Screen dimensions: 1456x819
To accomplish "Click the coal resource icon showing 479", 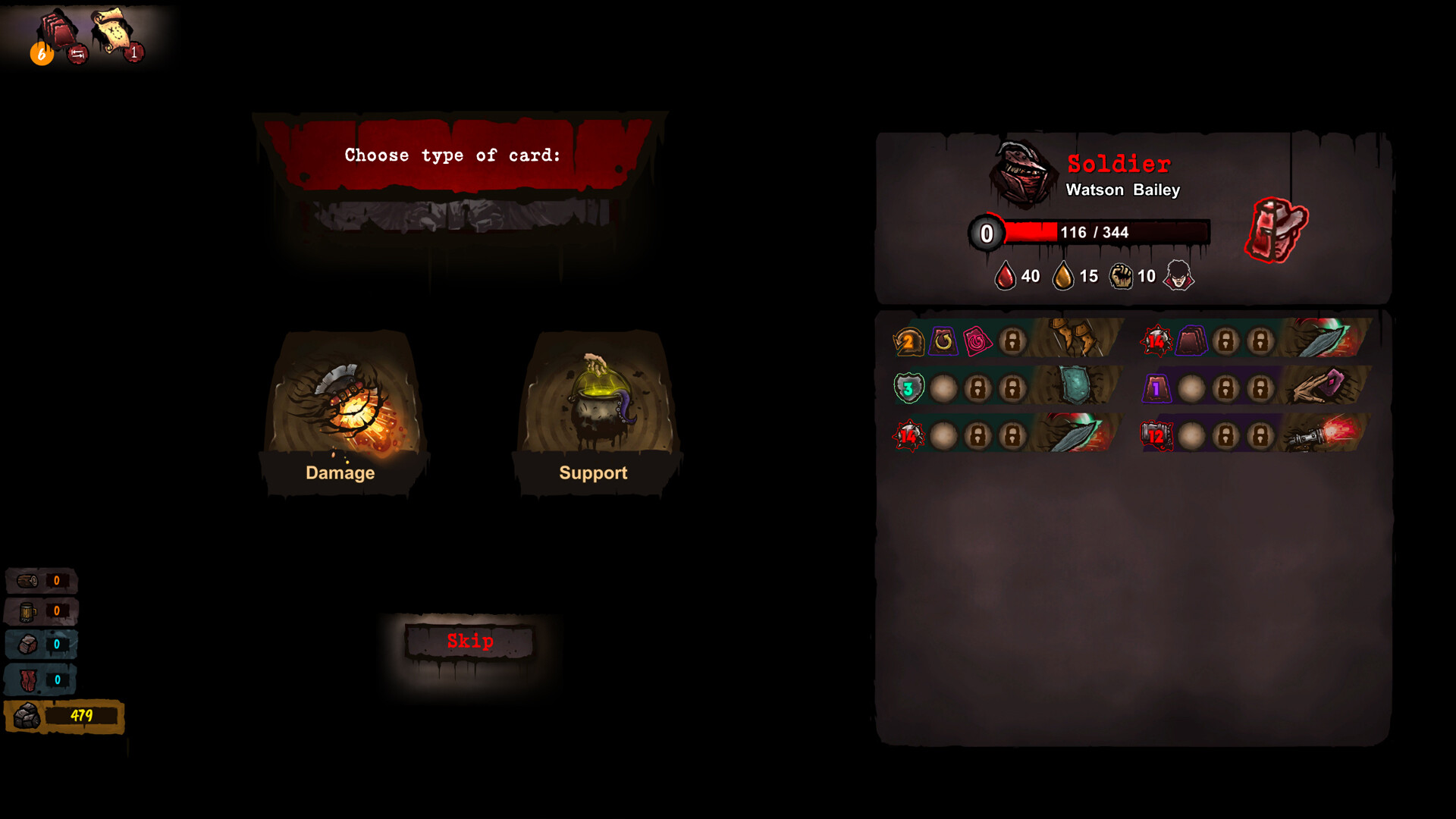I will [x=27, y=713].
